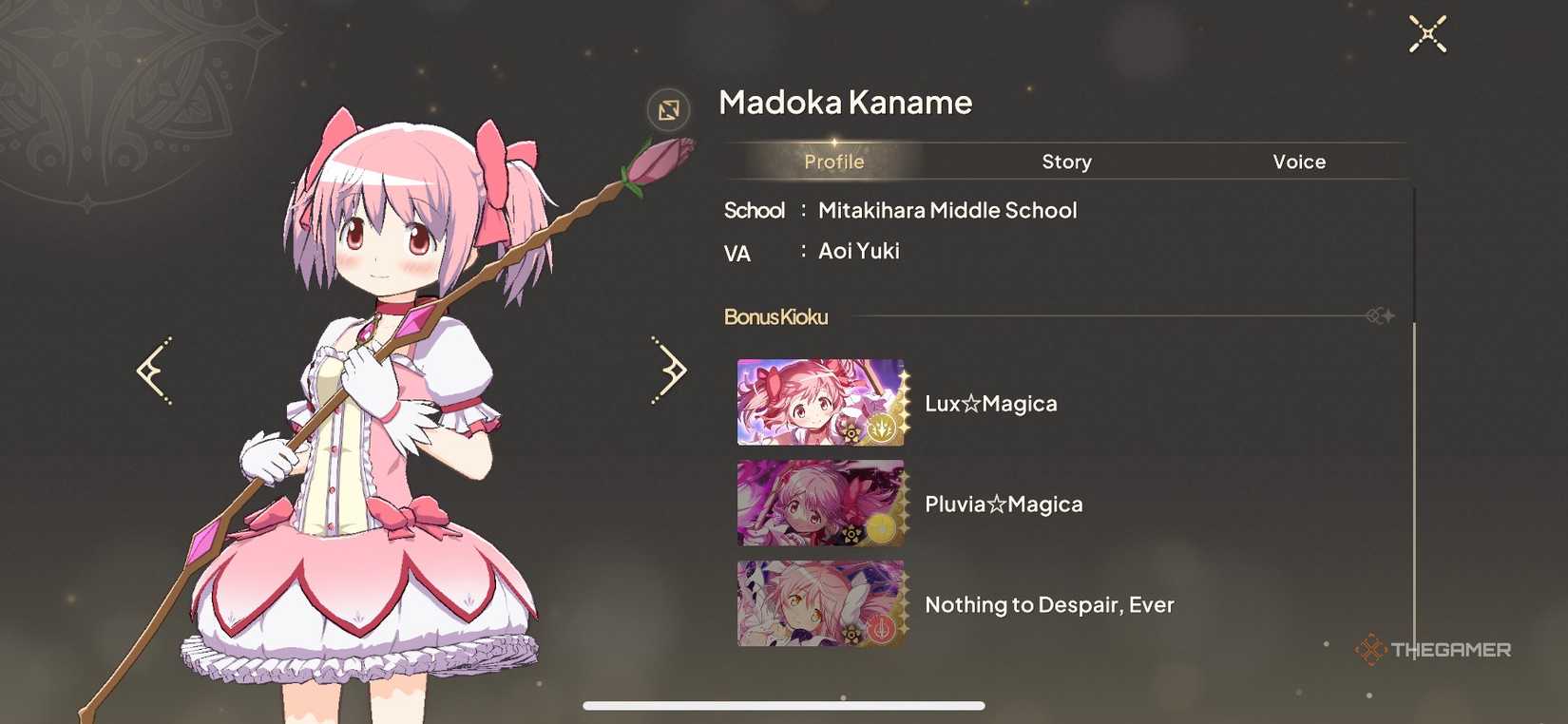Image resolution: width=1568 pixels, height=724 pixels.
Task: Click the yellow support badge on Pluvia☆Magica card
Action: coord(884,531)
